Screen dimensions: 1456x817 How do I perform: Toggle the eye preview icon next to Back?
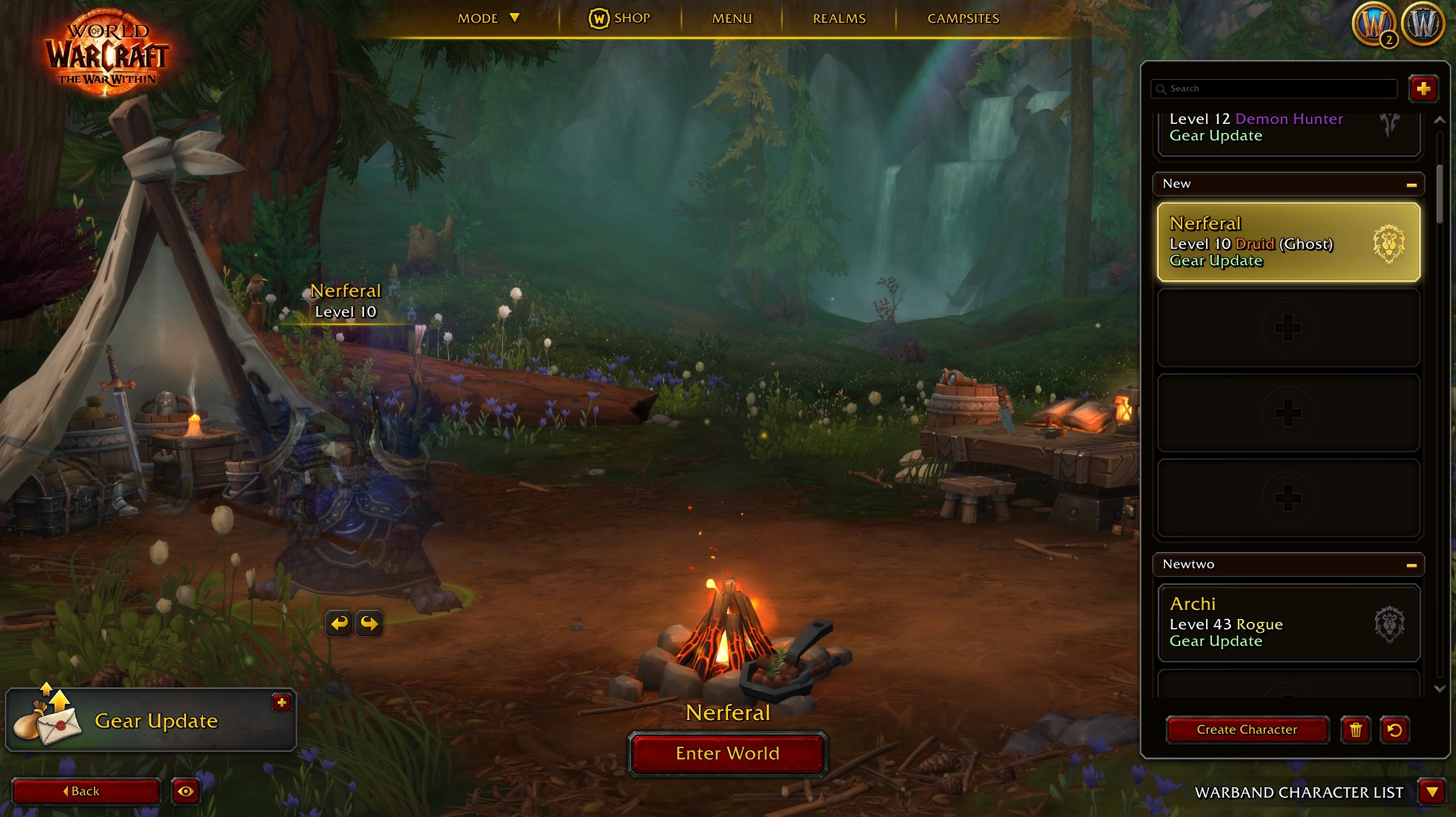pyautogui.click(x=185, y=792)
